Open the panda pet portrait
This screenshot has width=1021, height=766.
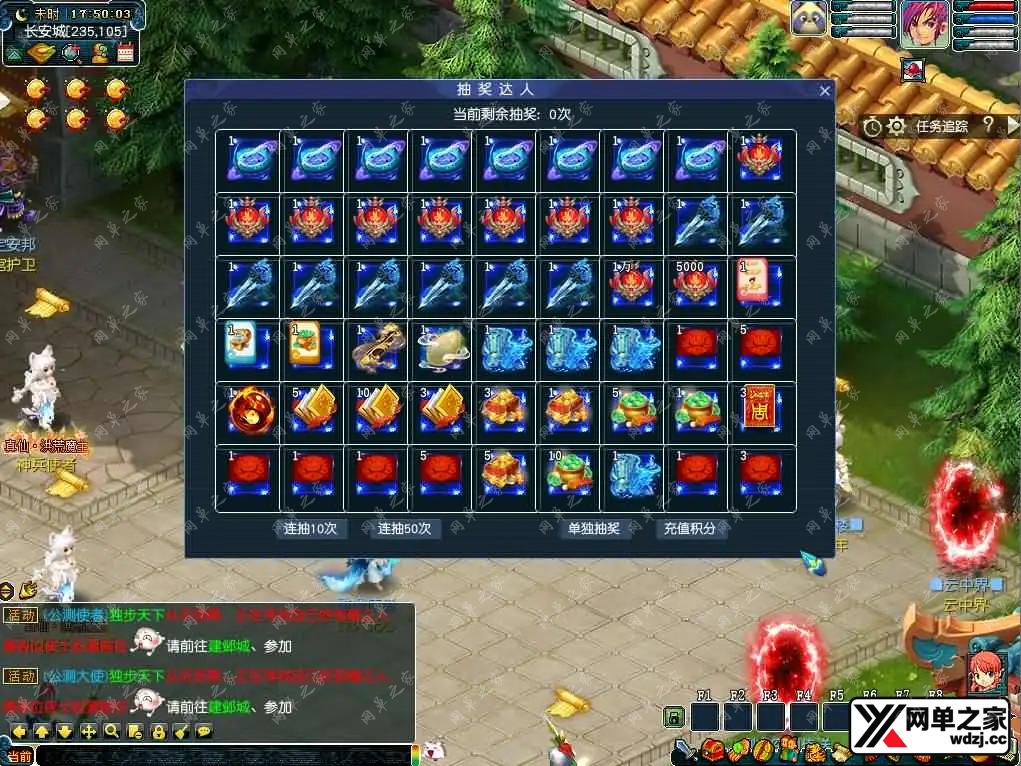pos(809,20)
